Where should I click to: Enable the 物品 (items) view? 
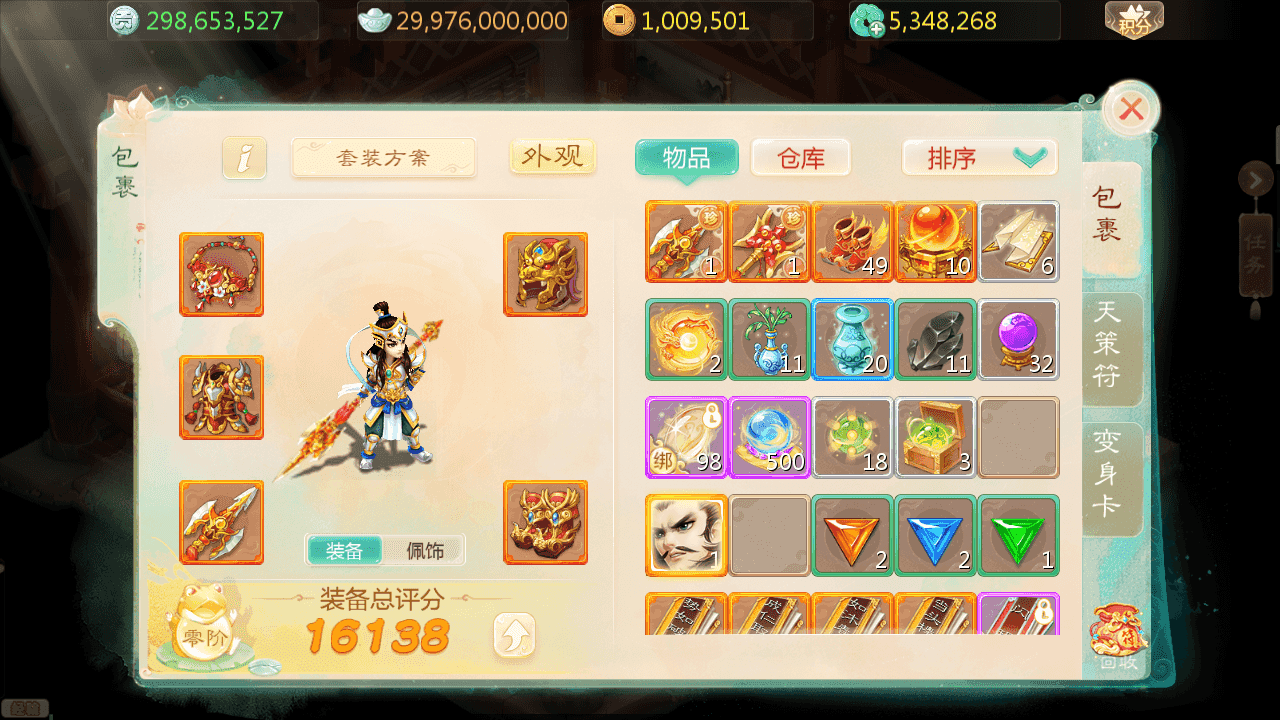tap(686, 156)
